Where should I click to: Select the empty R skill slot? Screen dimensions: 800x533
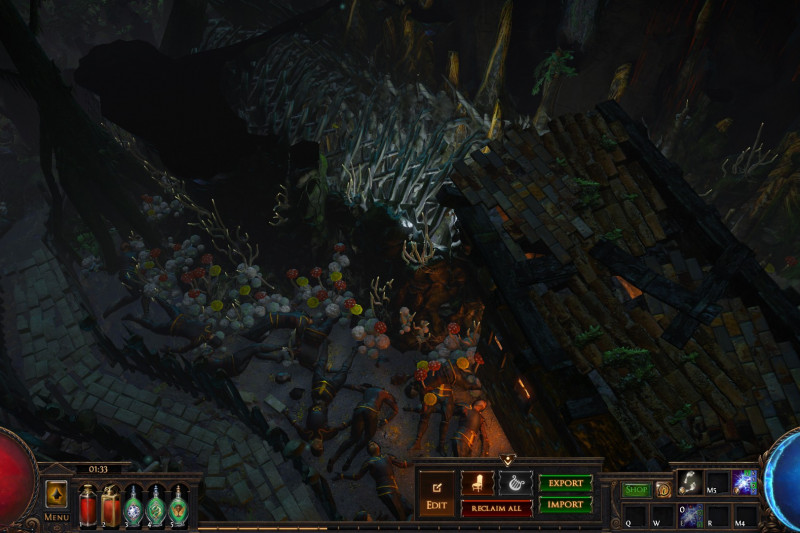[717, 516]
